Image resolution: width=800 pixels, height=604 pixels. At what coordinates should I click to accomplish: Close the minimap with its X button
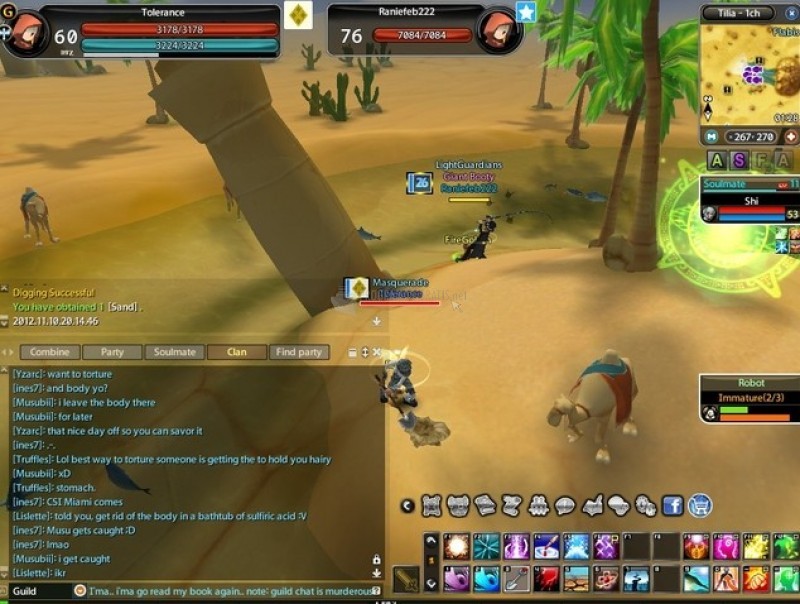[790, 13]
